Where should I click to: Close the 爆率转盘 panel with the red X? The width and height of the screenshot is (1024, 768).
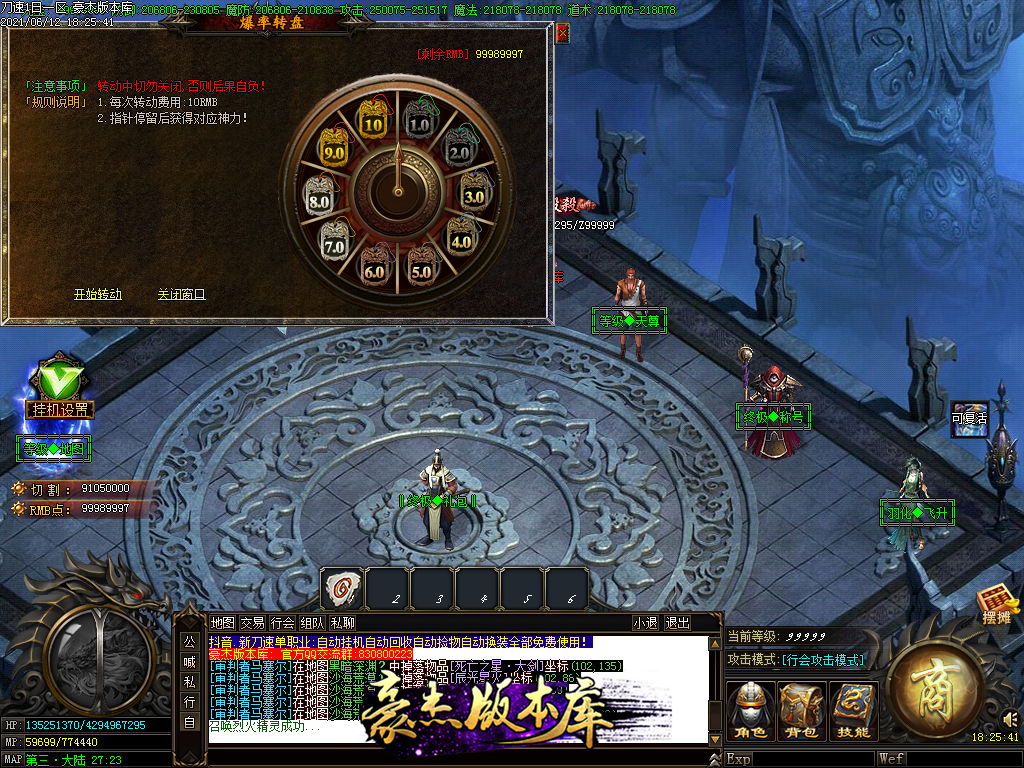click(x=562, y=33)
